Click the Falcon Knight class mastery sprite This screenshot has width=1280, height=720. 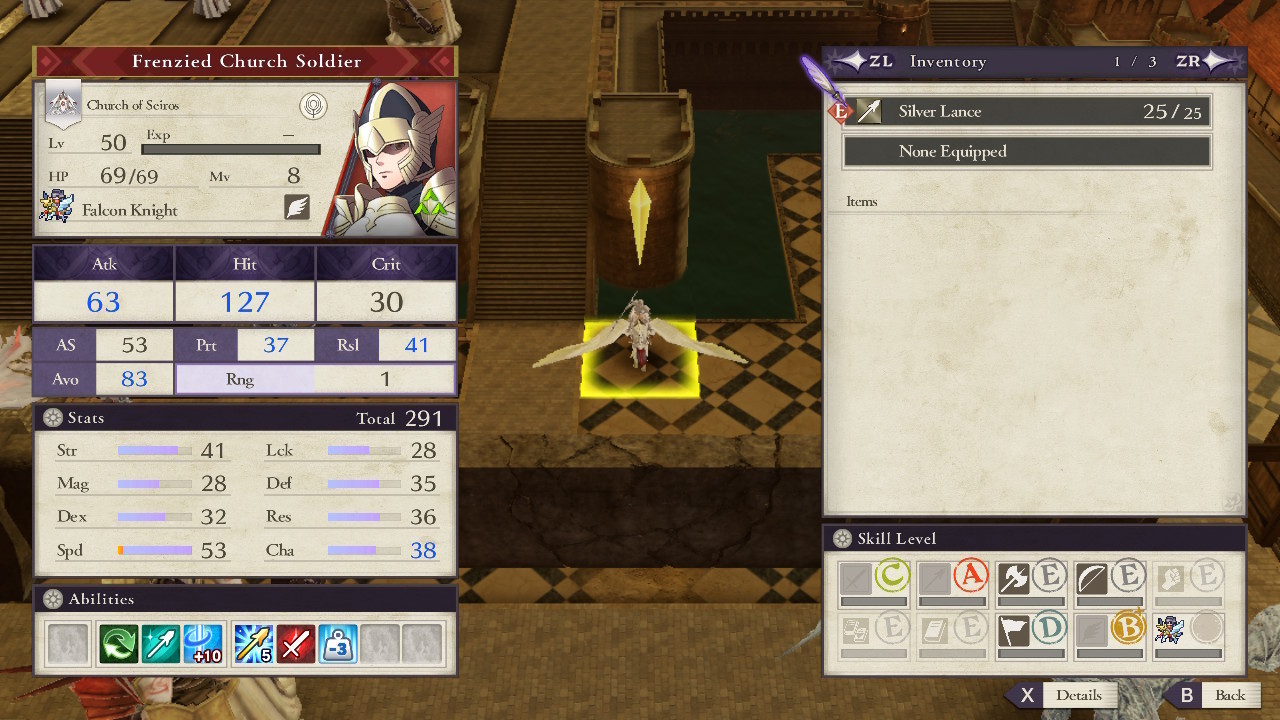pyautogui.click(x=1167, y=628)
